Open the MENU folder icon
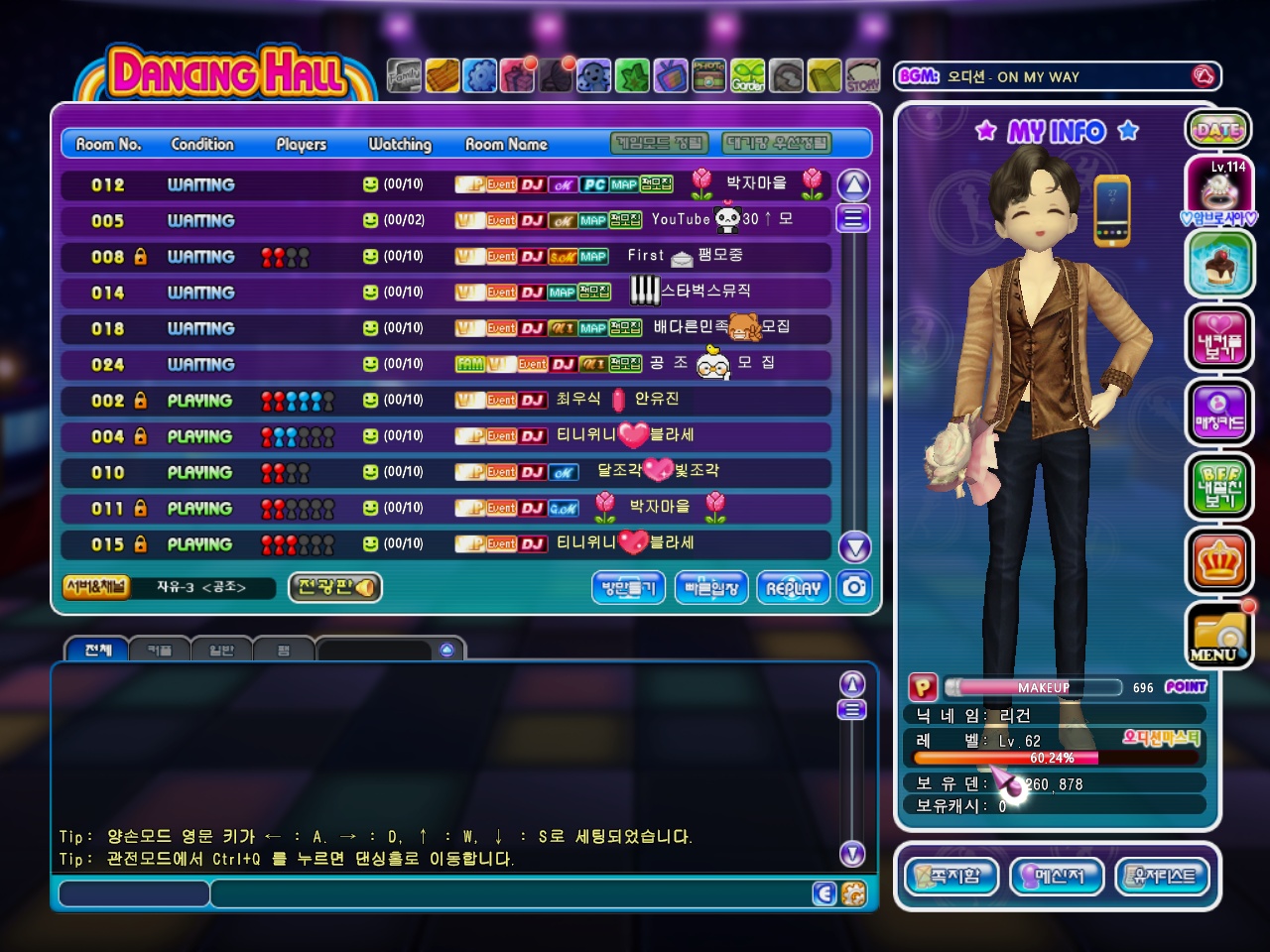This screenshot has height=952, width=1270. pos(1218,636)
